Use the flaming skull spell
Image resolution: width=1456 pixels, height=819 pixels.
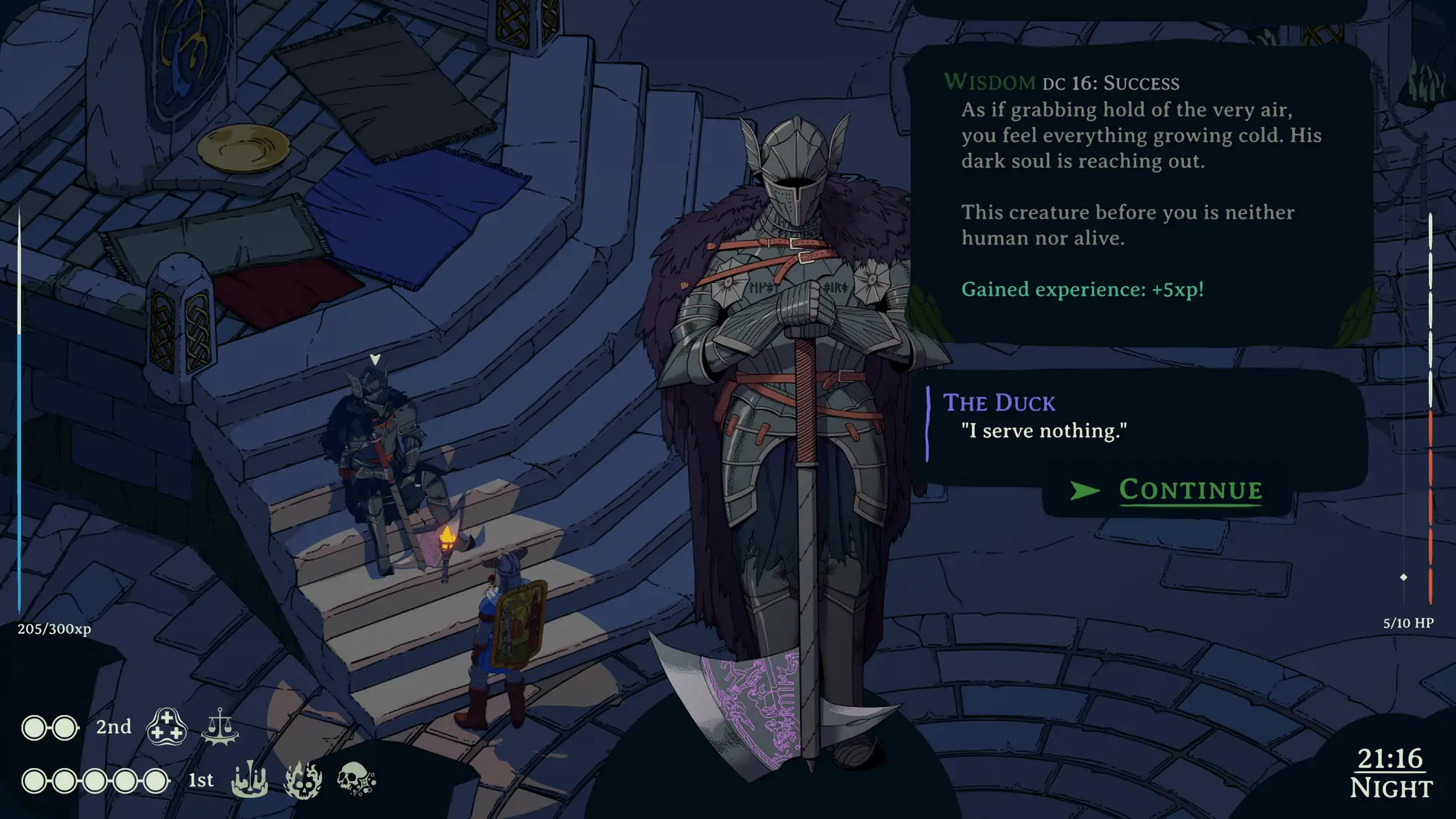[303, 780]
